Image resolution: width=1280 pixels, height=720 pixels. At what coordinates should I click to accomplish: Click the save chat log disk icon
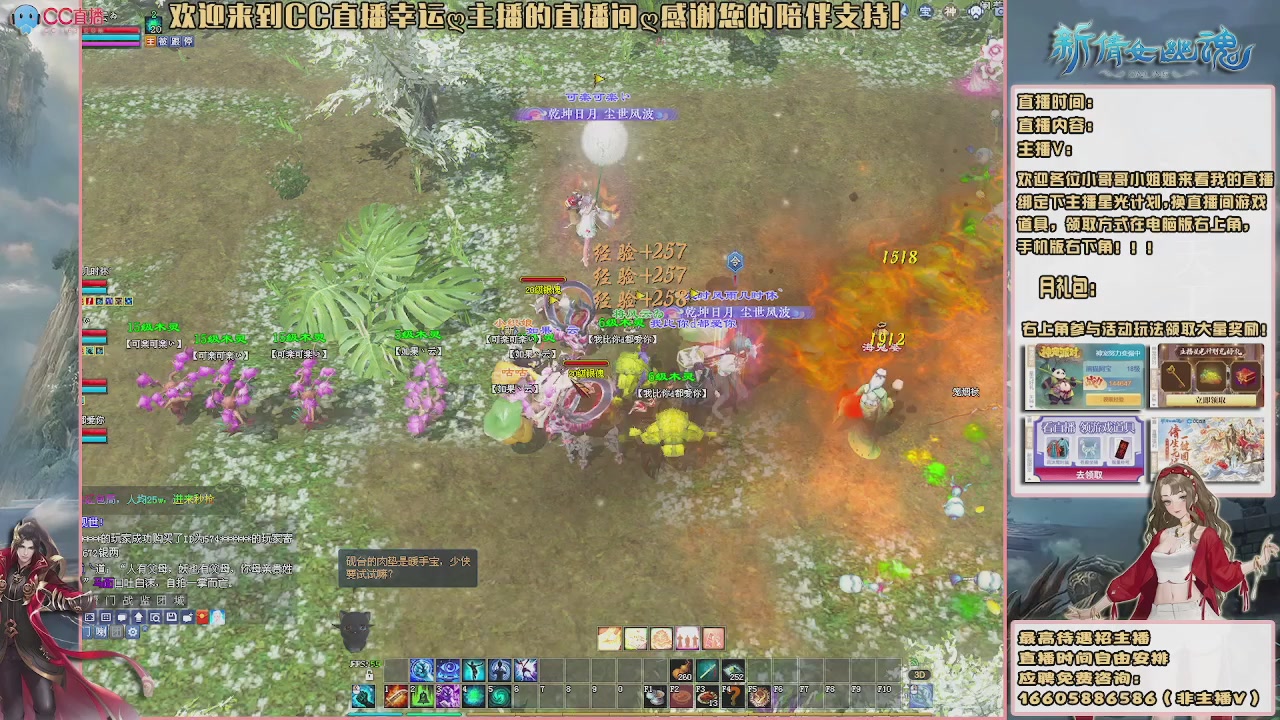[172, 617]
